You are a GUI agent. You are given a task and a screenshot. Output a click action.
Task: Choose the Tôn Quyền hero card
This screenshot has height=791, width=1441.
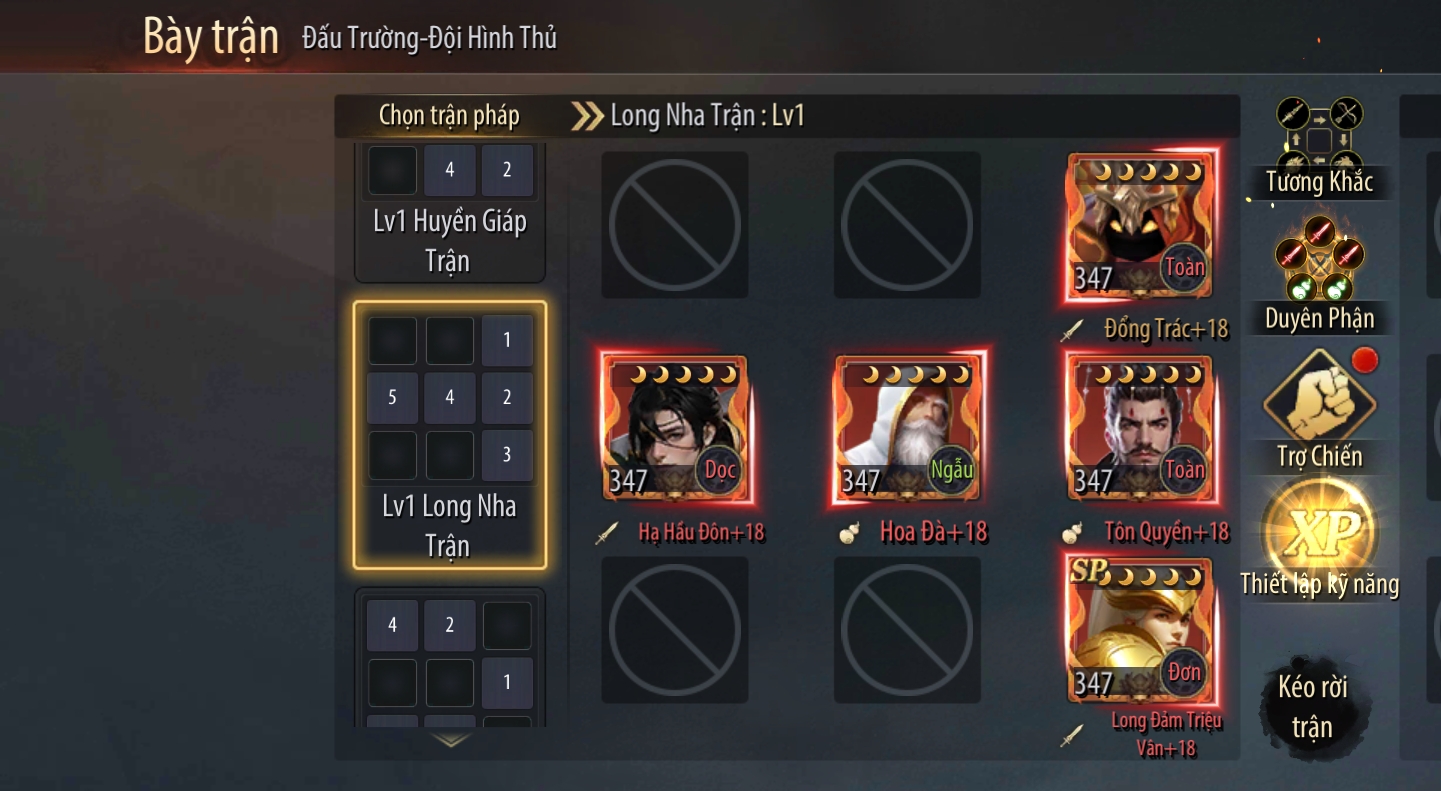pyautogui.click(x=1141, y=429)
